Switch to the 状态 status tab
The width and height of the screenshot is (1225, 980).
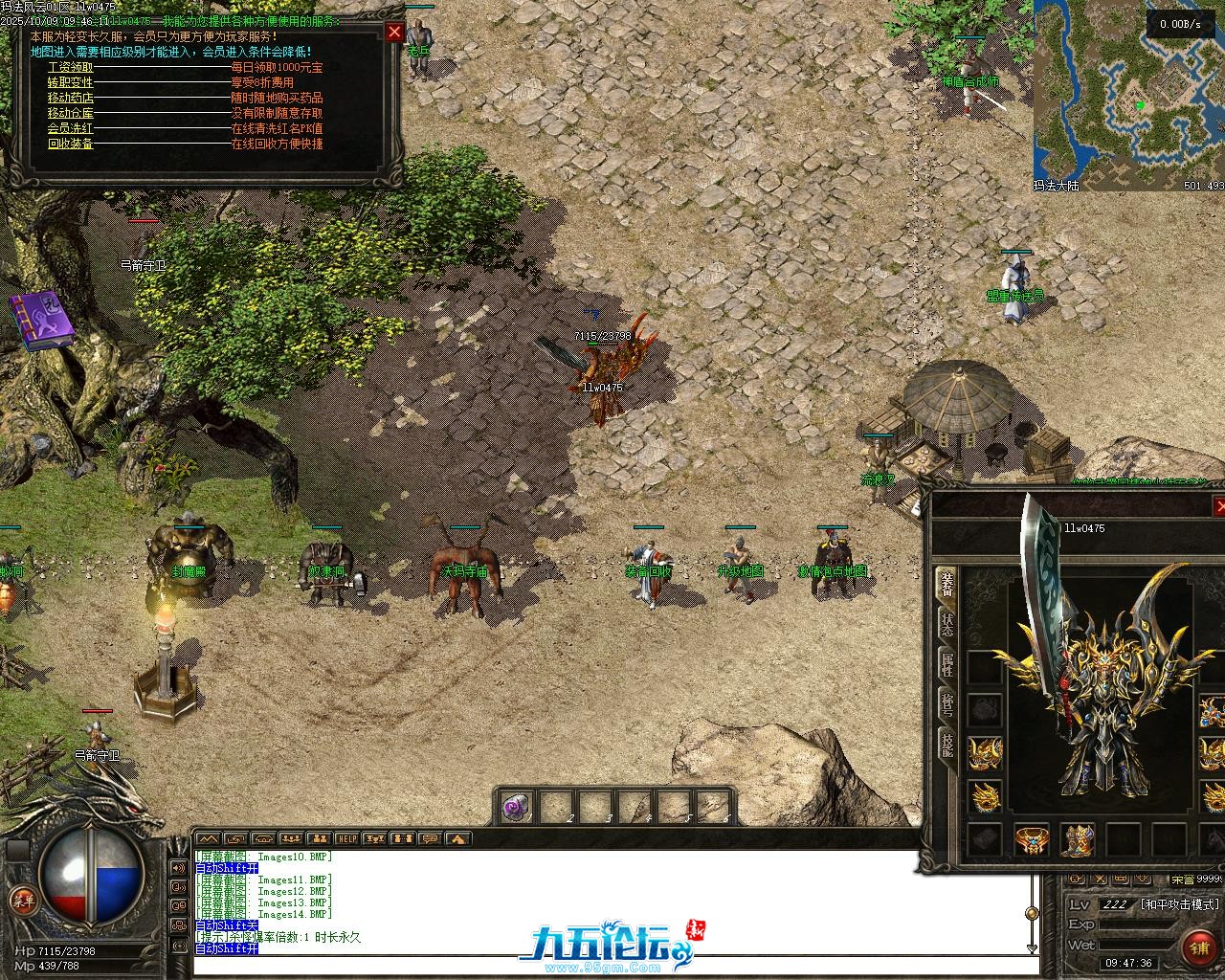[x=947, y=626]
